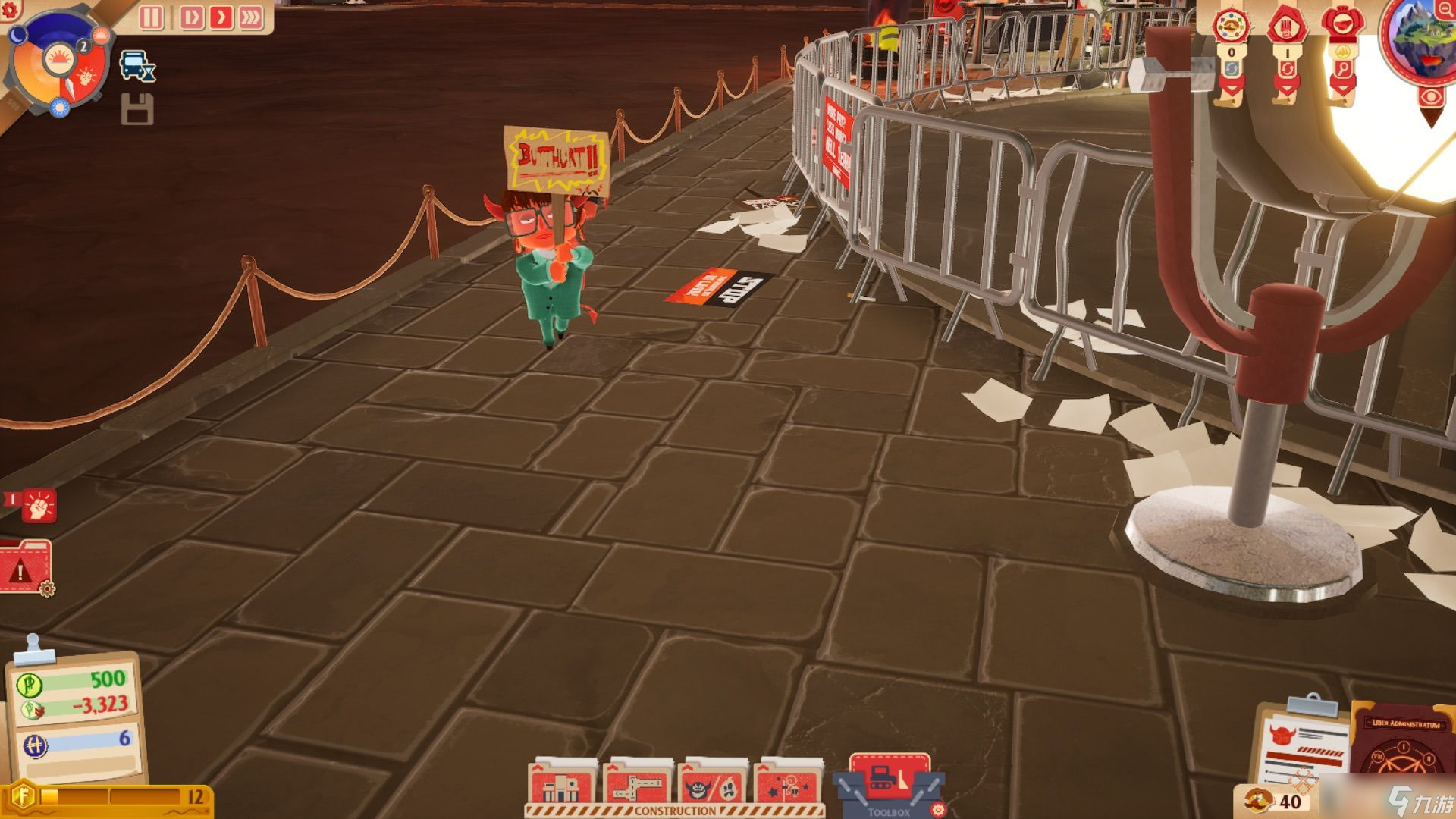The image size is (1456, 819).
Task: Click the bus with hourglass icon
Action: click(x=137, y=67)
